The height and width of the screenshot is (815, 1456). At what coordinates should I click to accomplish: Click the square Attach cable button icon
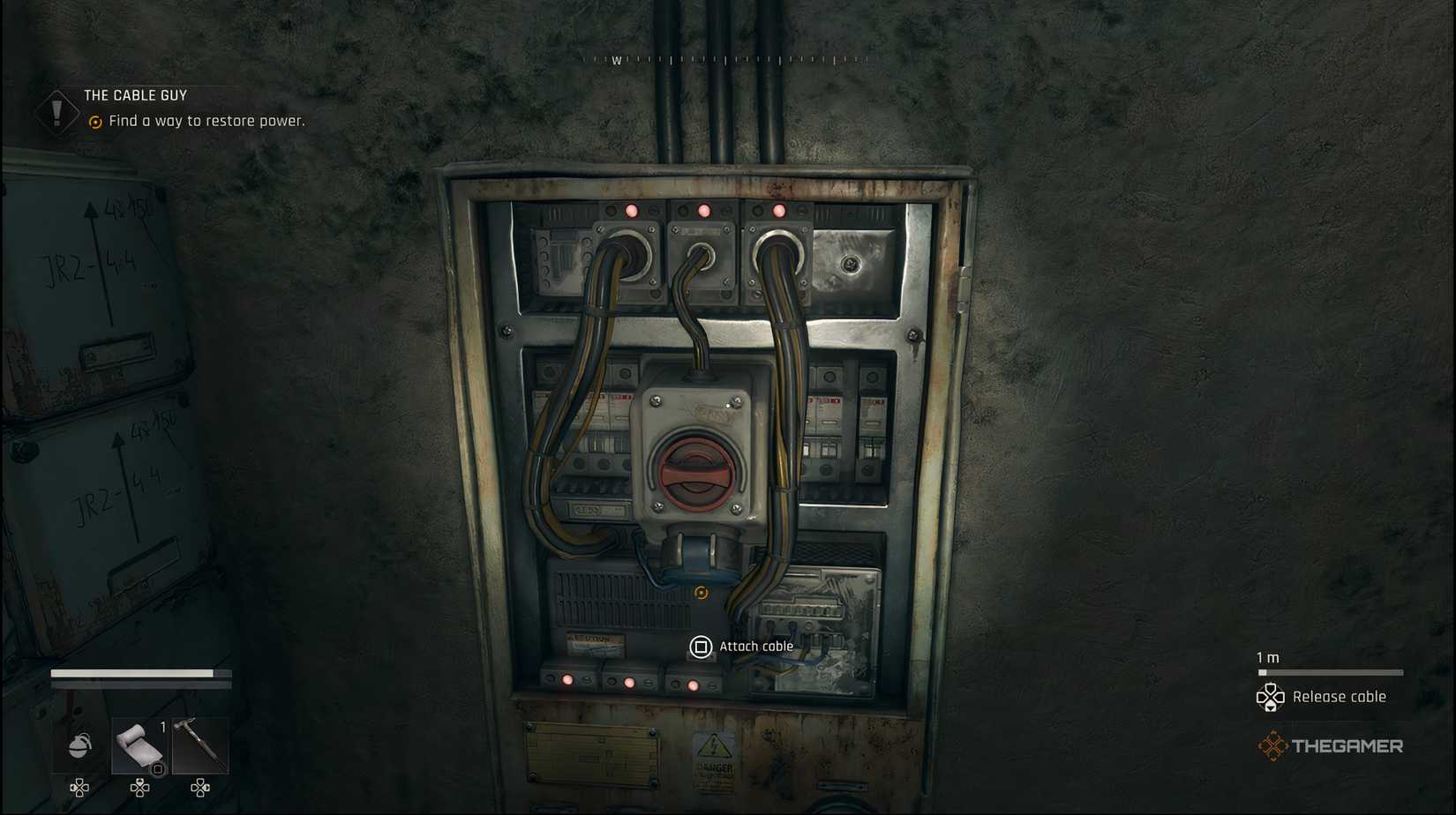tap(701, 647)
